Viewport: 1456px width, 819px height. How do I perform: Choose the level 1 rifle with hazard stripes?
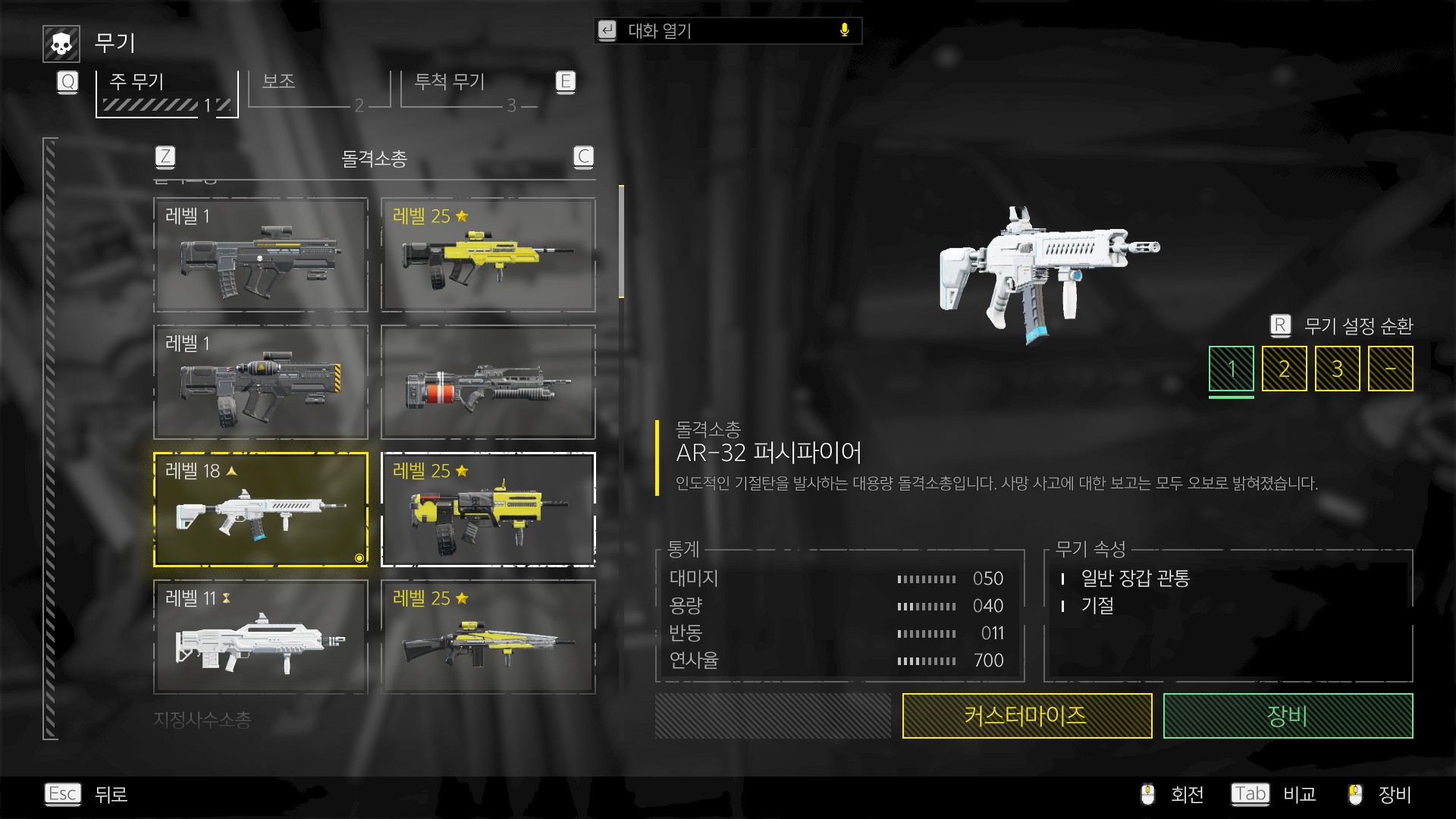pos(260,382)
